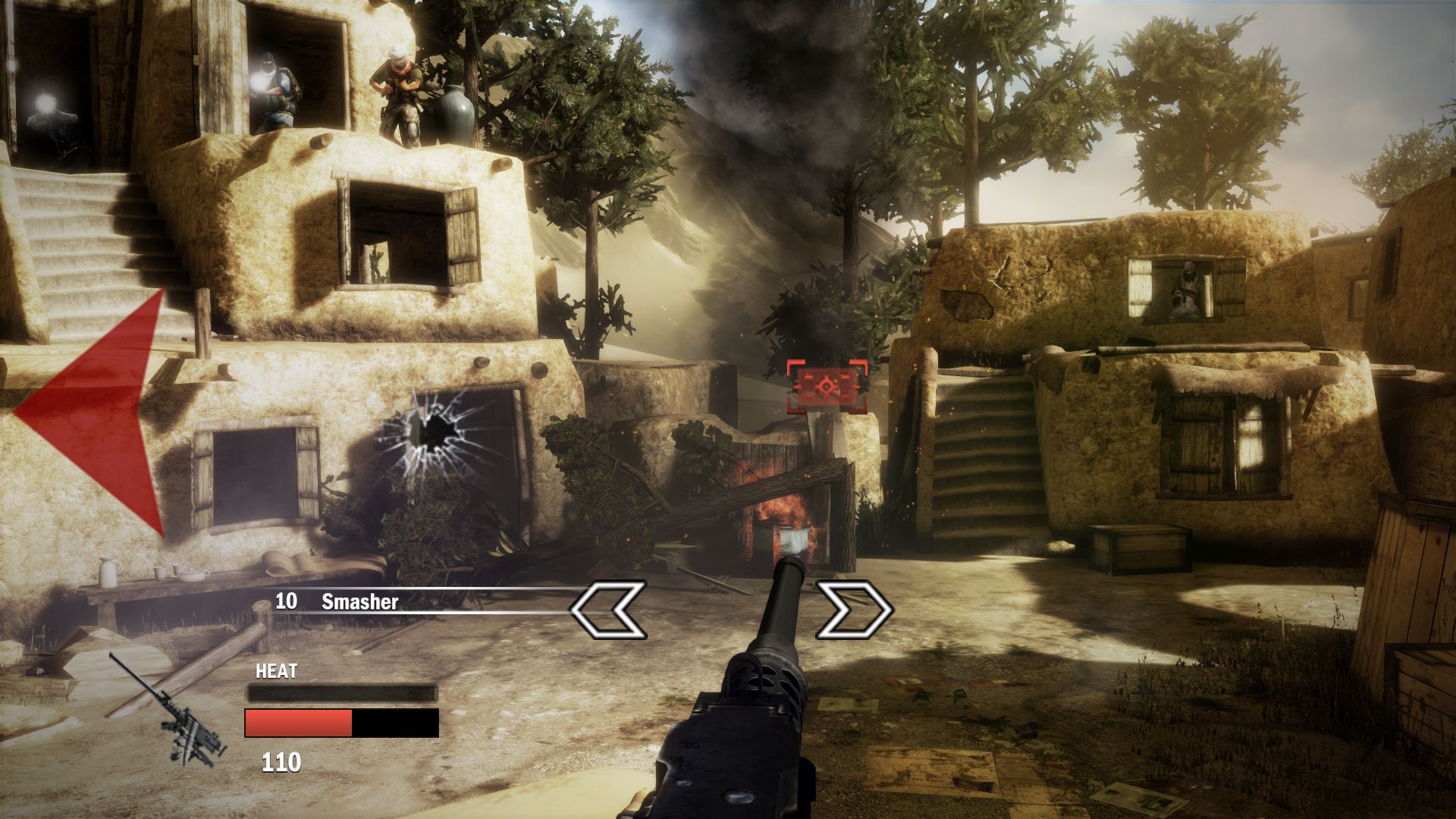Click the right-pointing white chevron arrow

tap(854, 609)
